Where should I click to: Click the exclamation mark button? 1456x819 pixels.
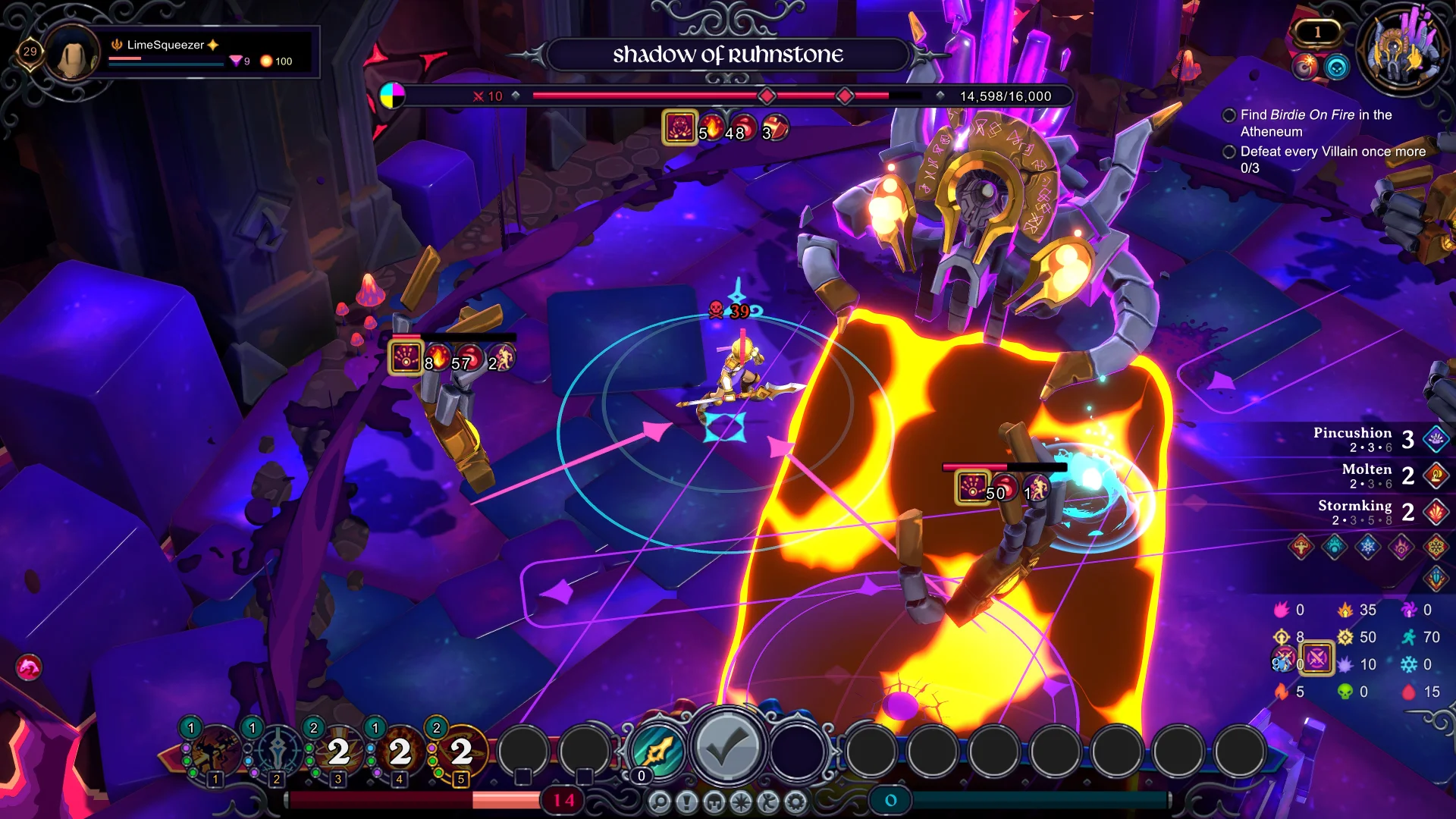[687, 802]
